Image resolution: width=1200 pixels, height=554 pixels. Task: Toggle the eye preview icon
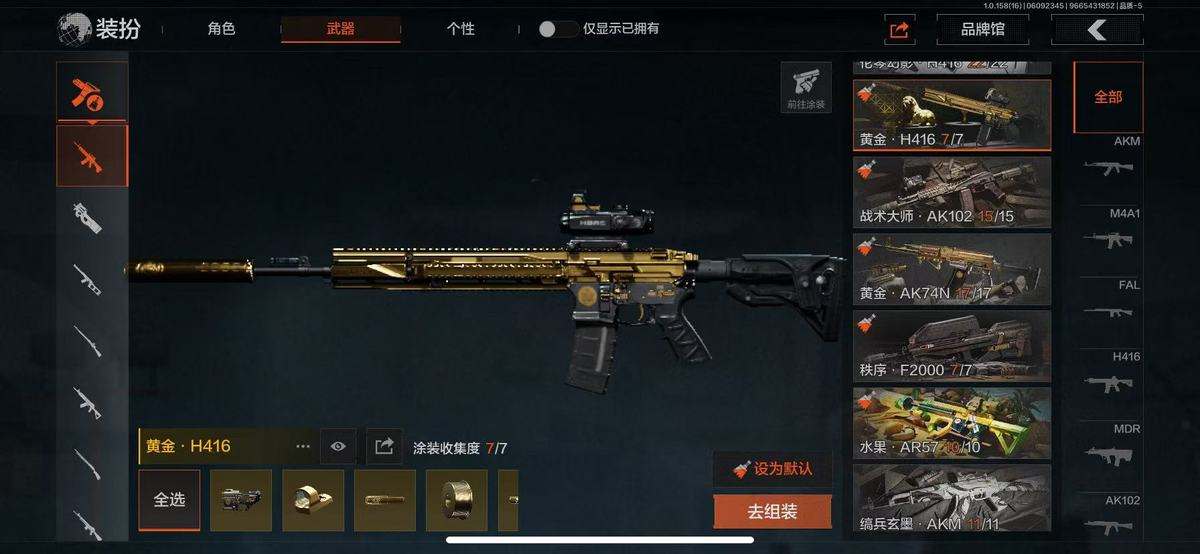[338, 447]
